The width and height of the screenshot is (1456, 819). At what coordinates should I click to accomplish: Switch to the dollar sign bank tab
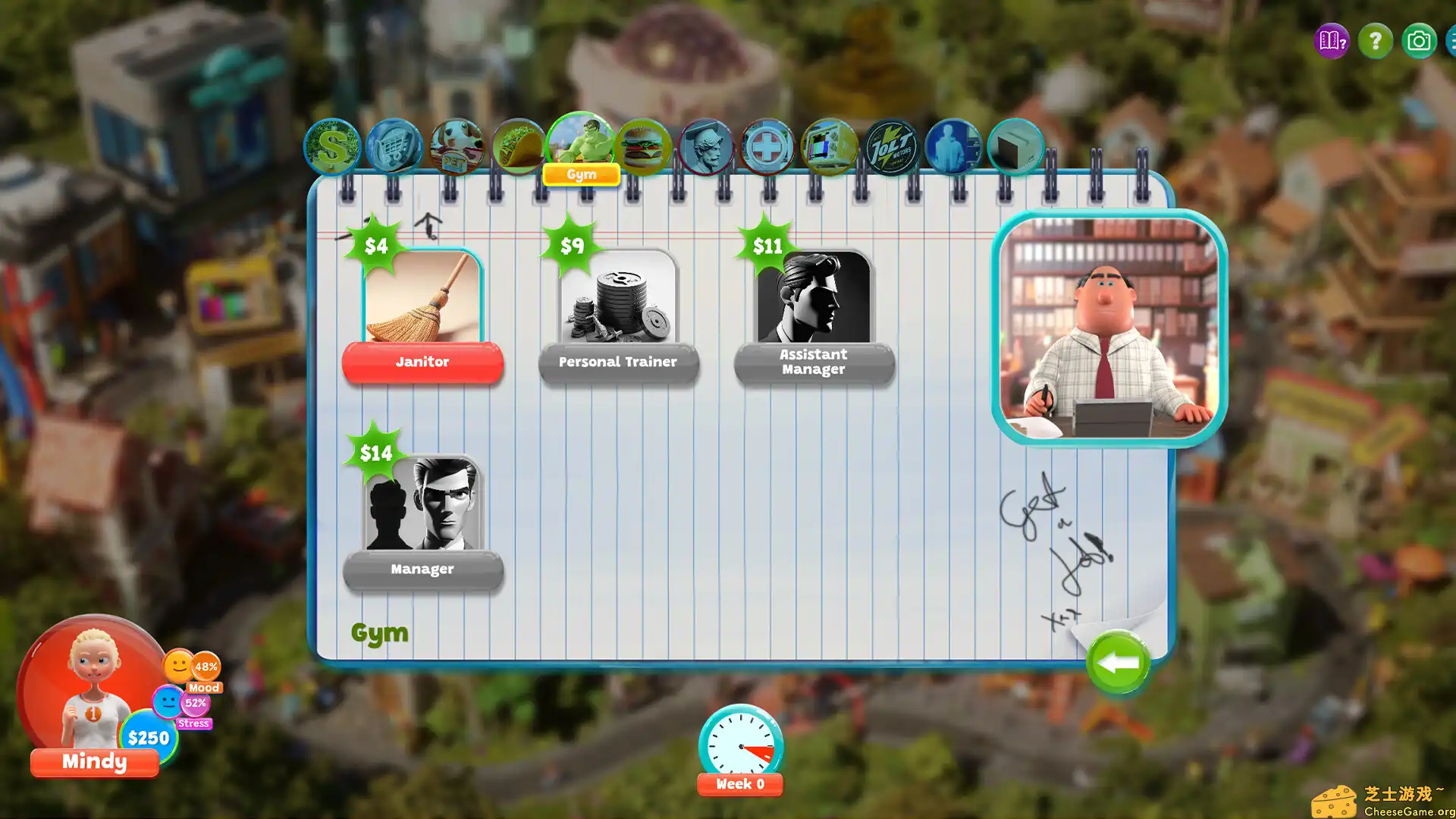tap(332, 146)
